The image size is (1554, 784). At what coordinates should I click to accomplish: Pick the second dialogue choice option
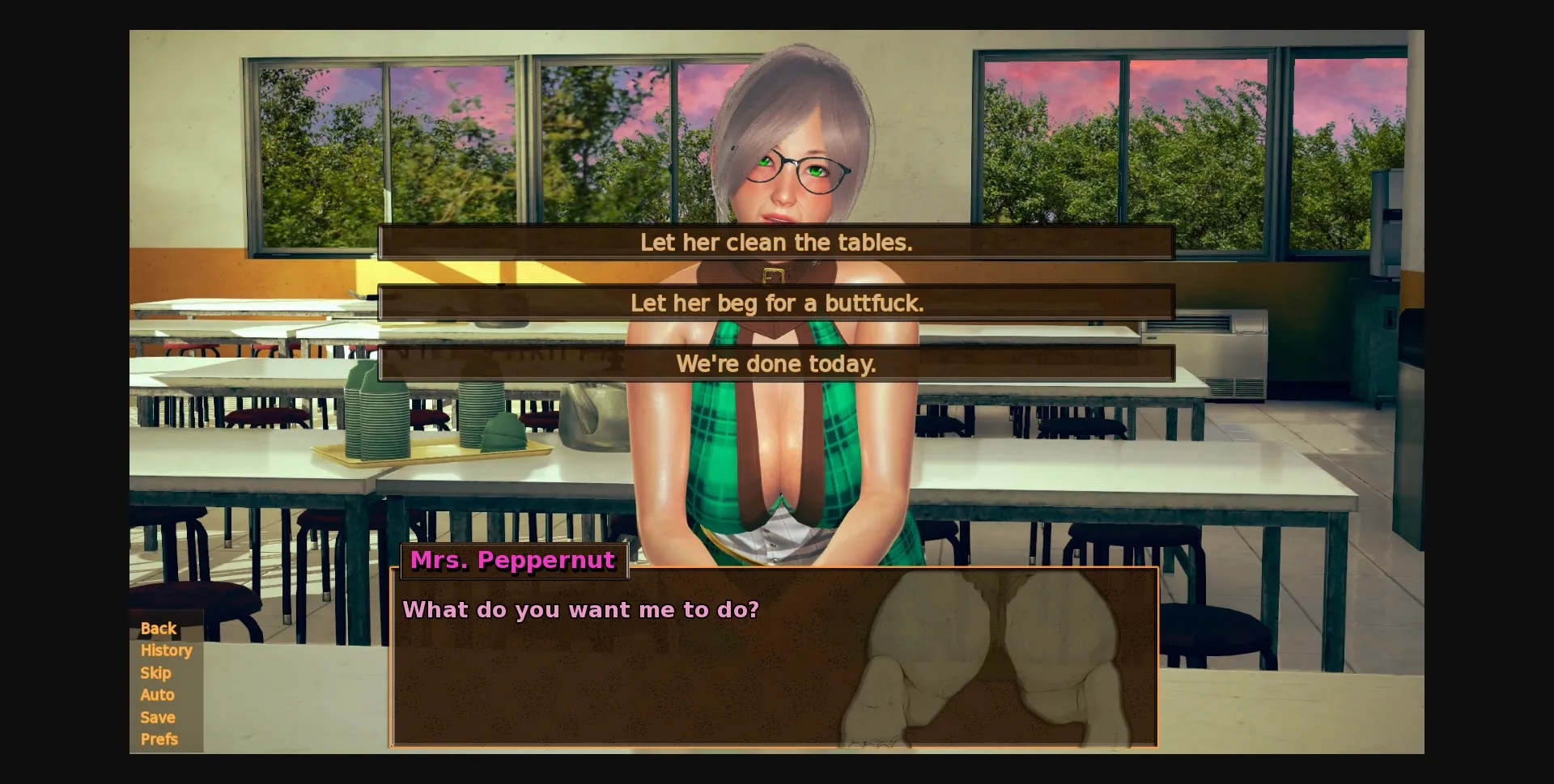coord(775,303)
